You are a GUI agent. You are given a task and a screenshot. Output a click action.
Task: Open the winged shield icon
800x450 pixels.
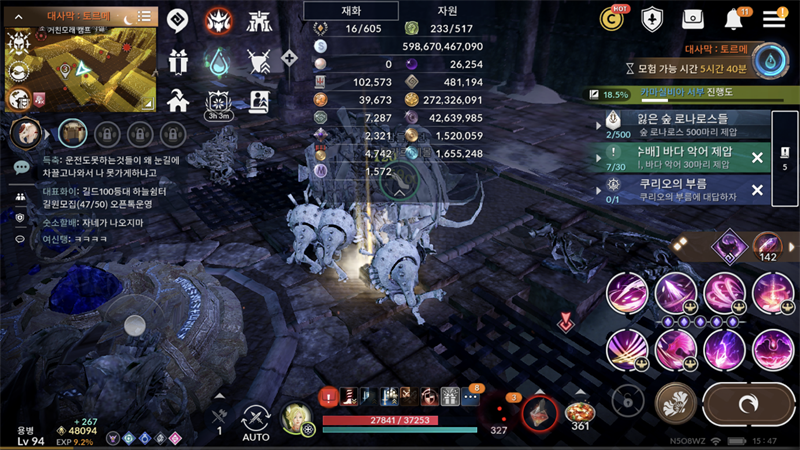652,19
